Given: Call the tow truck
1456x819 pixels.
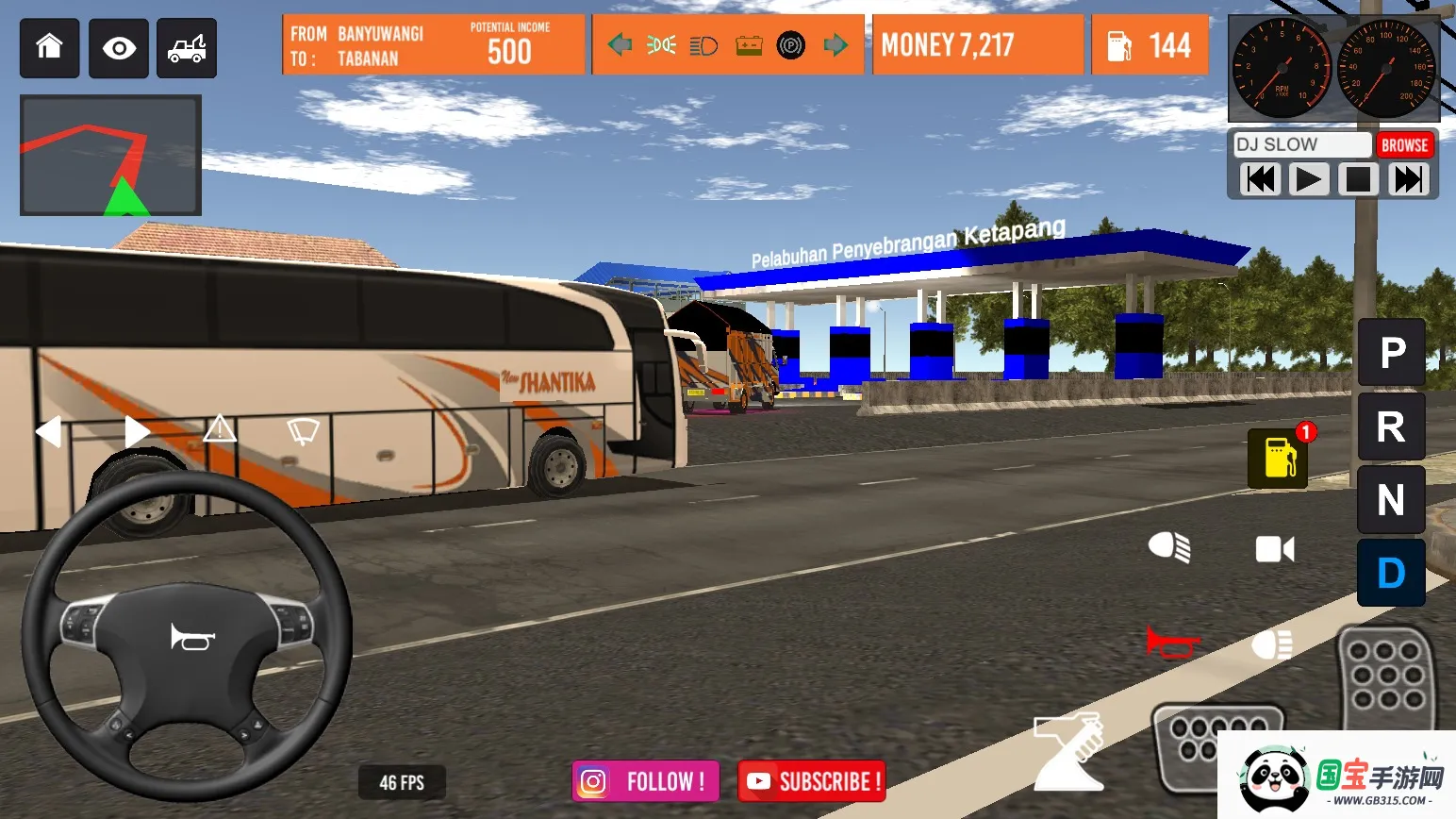Looking at the screenshot, I should 187,48.
